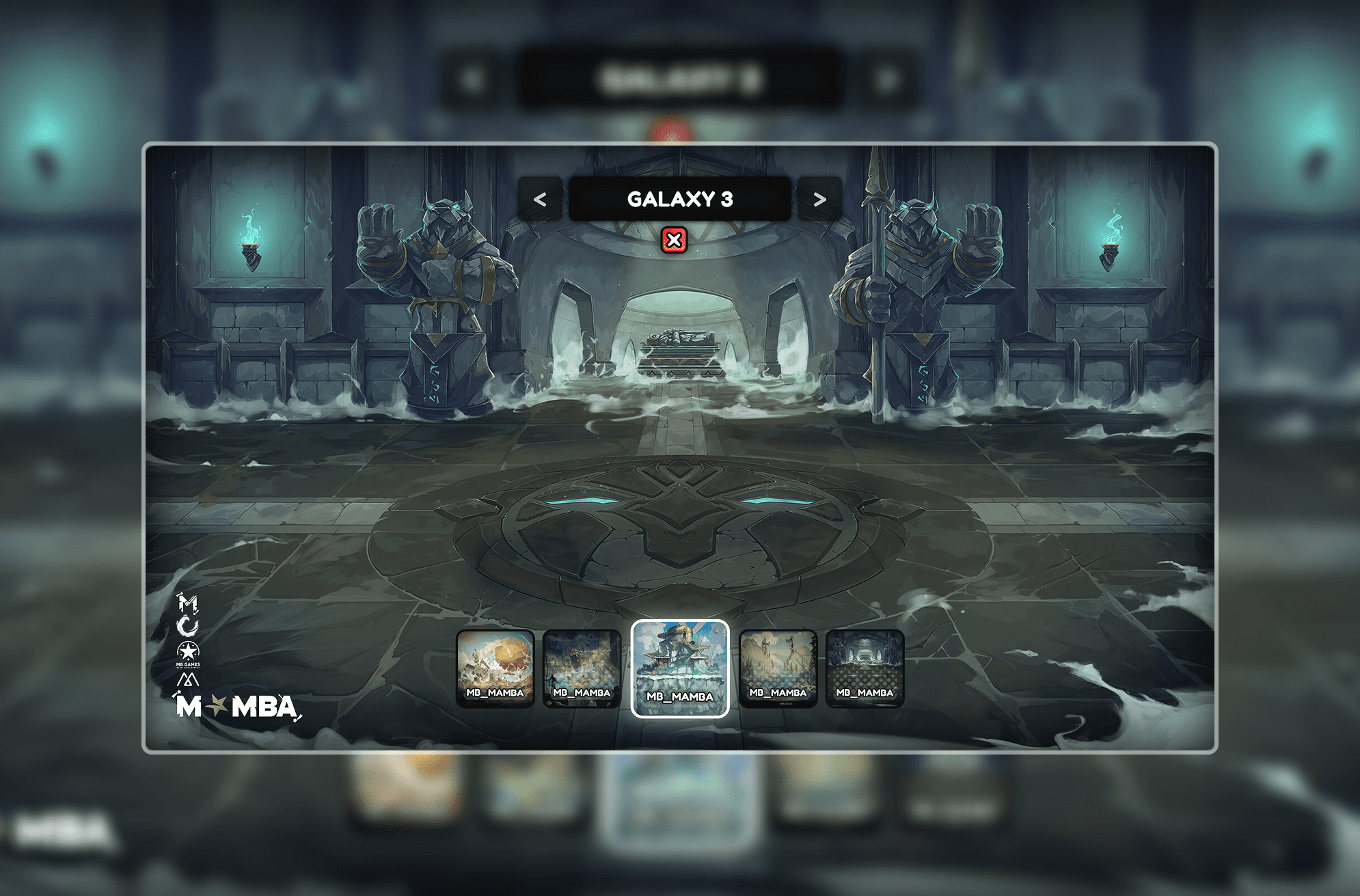Click the Mamba "M" logo in the sidebar

[187, 603]
